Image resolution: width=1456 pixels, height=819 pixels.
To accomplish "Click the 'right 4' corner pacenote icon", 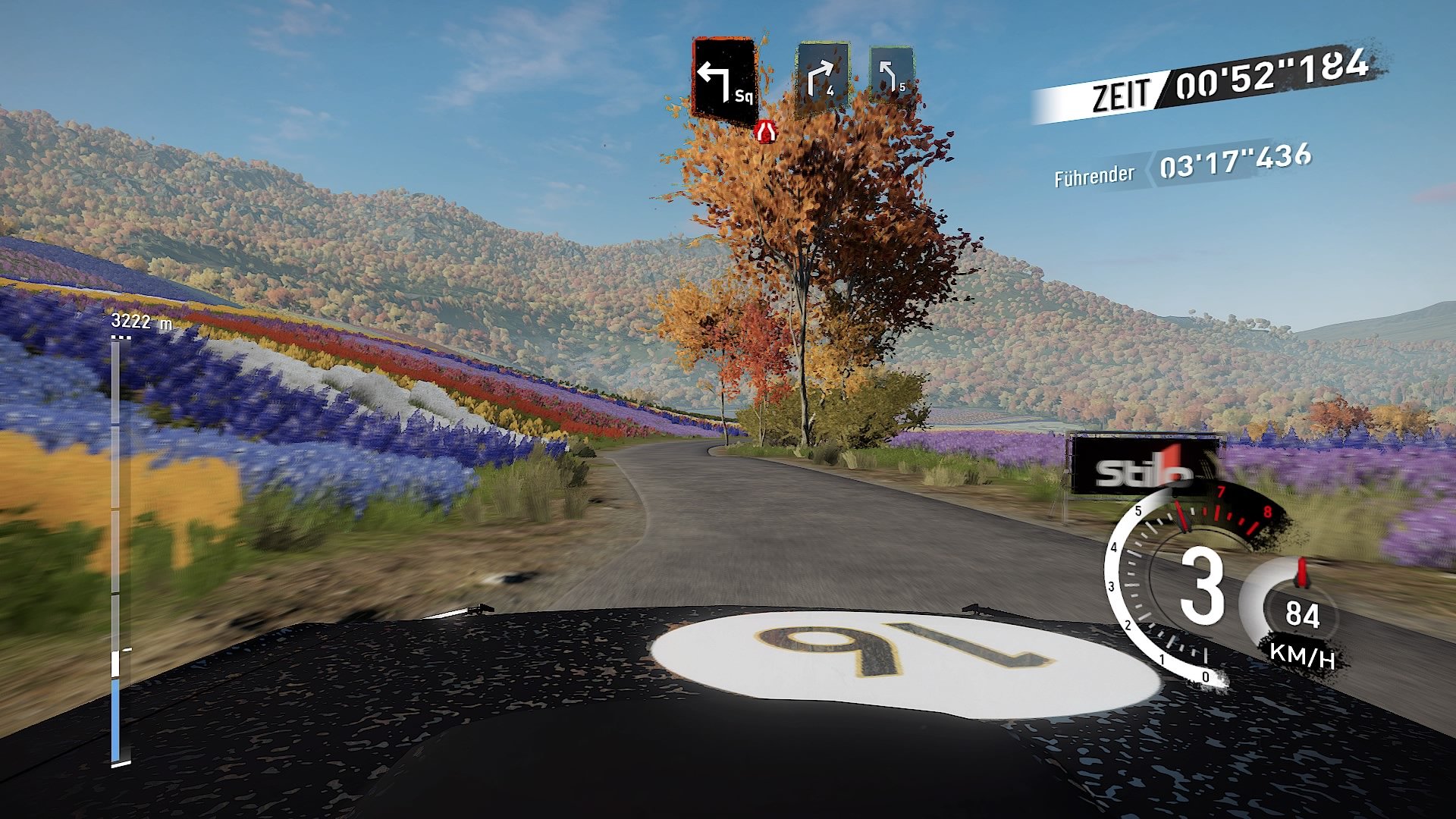I will tap(823, 76).
